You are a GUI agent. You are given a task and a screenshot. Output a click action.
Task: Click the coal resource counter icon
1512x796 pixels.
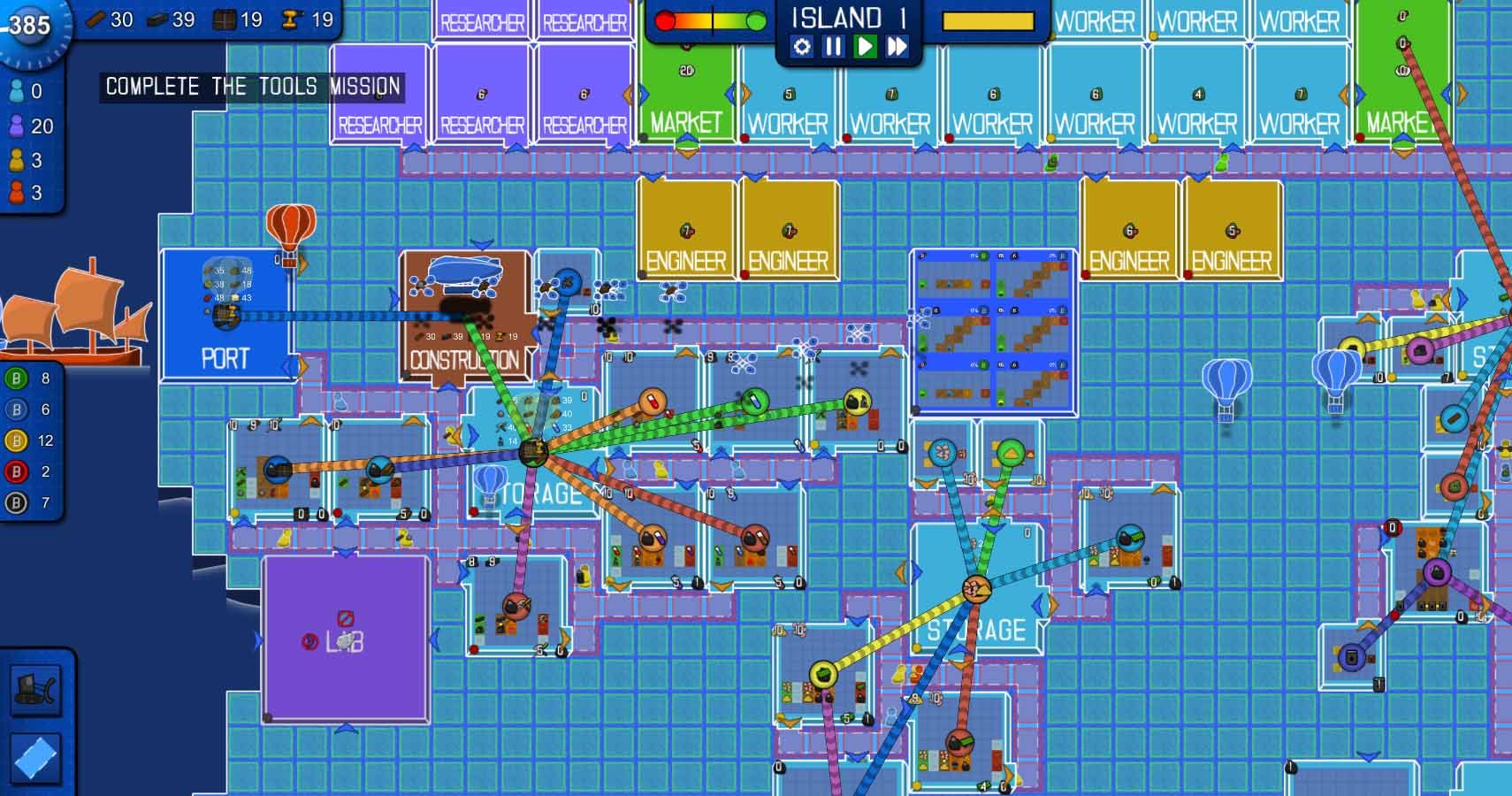pos(156,19)
